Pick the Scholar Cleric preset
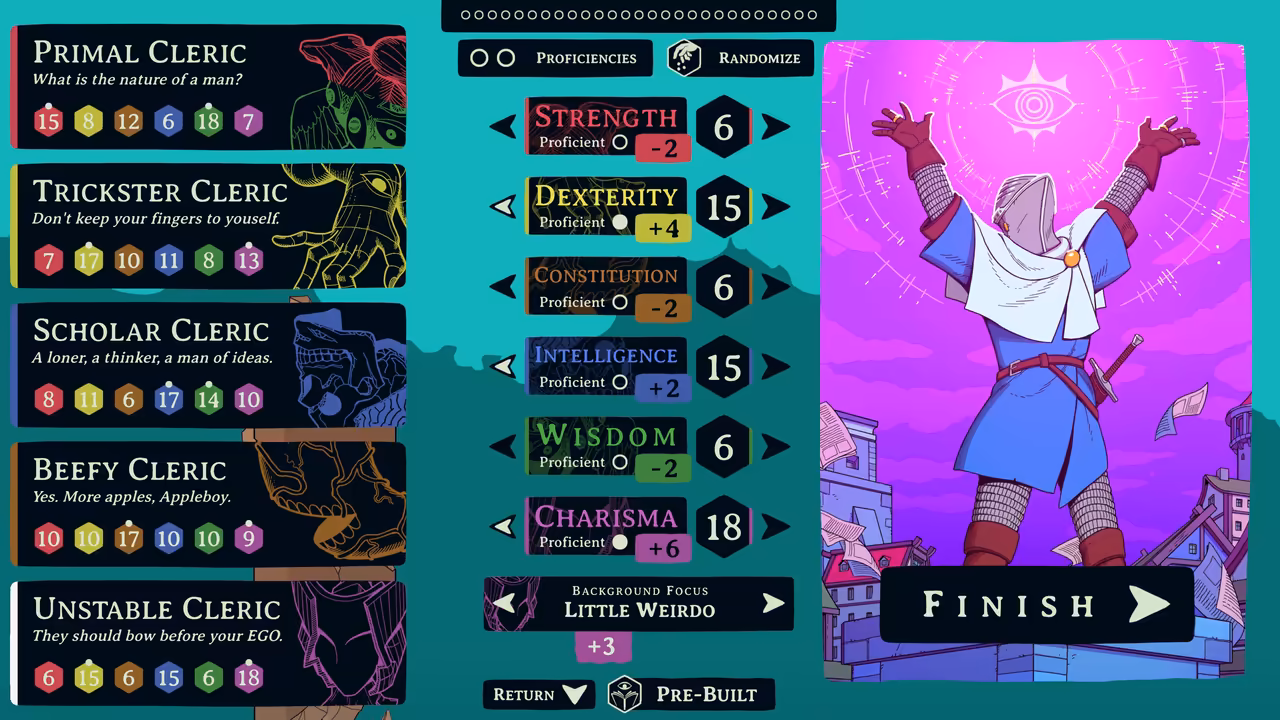Viewport: 1280px width, 720px height. [x=208, y=365]
